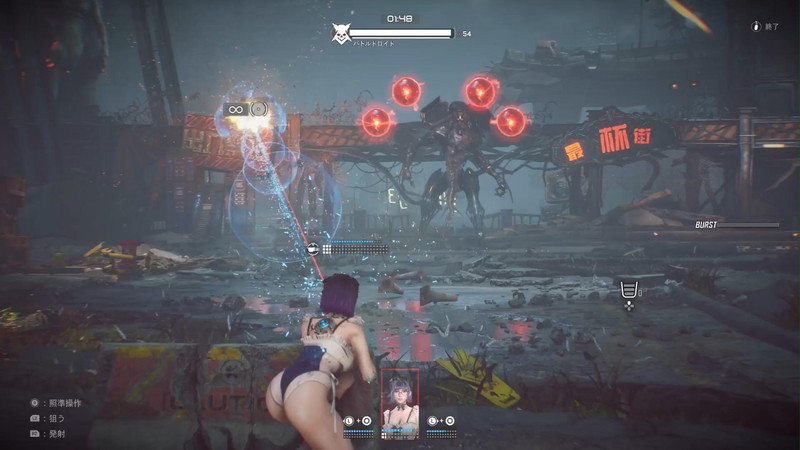The image size is (800, 450).
Task: Click the 終了 end option
Action: point(766,27)
